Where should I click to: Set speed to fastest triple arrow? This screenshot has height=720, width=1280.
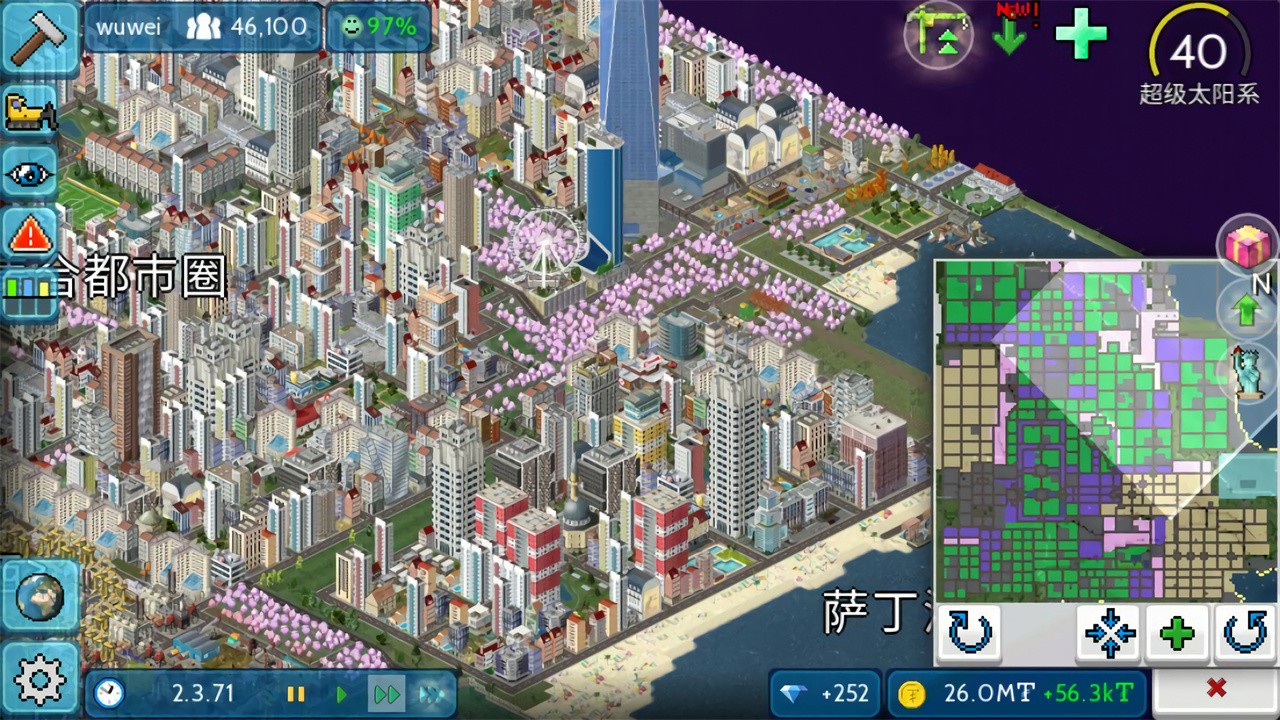[x=430, y=693]
